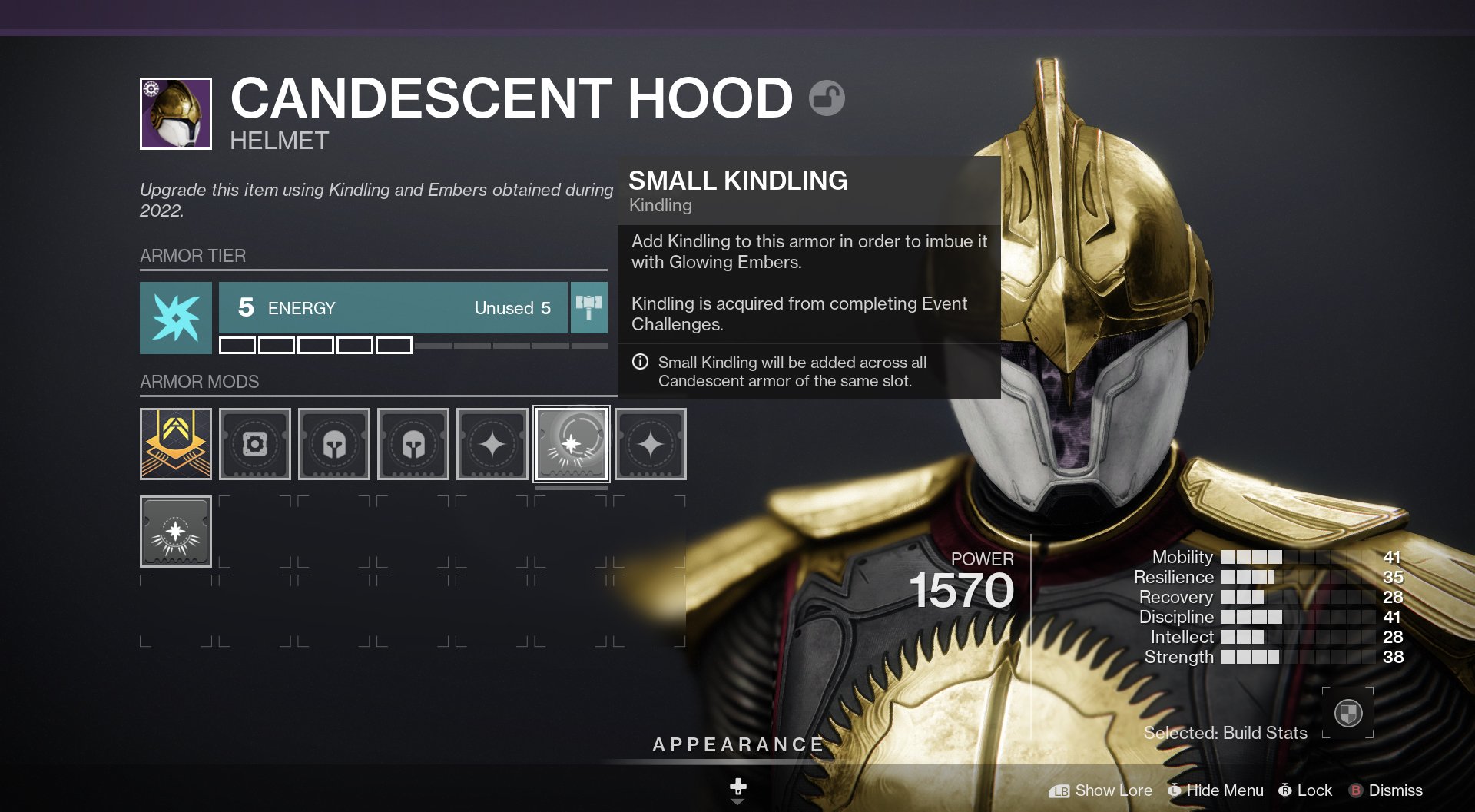Choose the glowing ember socket below the mods
This screenshot has height=812, width=1475.
pyautogui.click(x=176, y=532)
